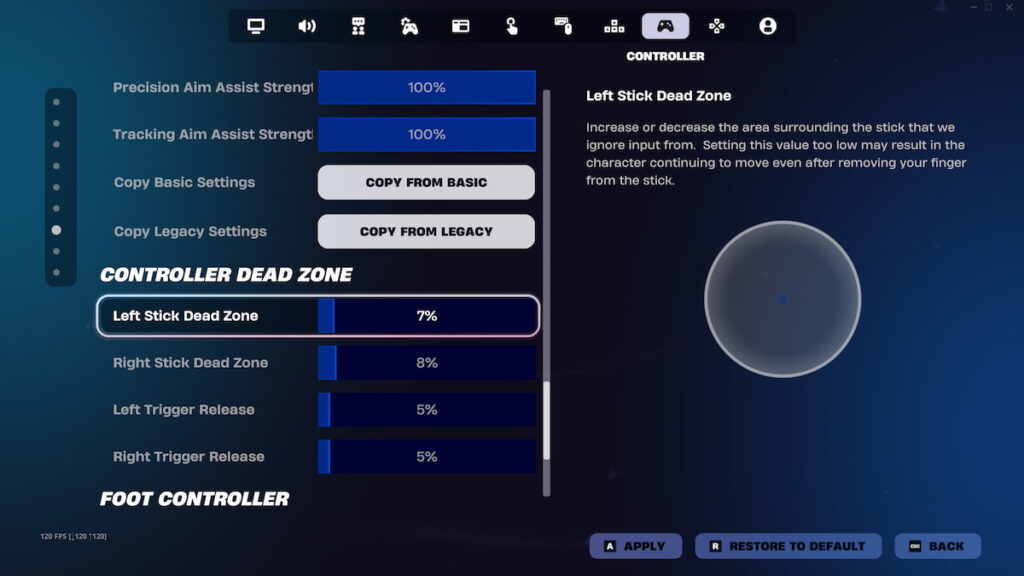The height and width of the screenshot is (576, 1024).
Task: Select the Touch finger-tap tab
Action: (511, 26)
